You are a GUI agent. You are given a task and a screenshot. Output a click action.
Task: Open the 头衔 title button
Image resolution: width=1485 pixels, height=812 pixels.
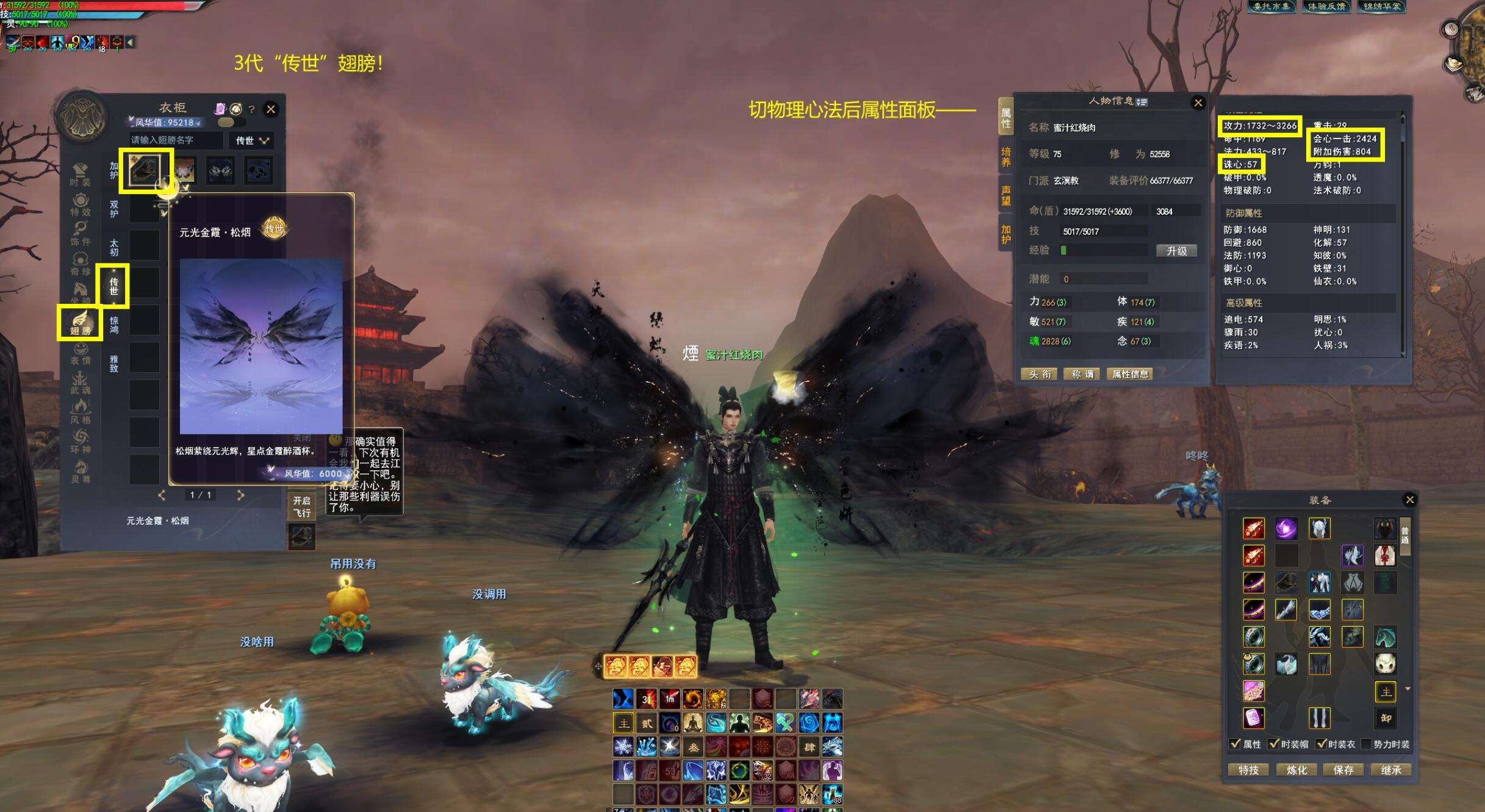coord(1040,374)
